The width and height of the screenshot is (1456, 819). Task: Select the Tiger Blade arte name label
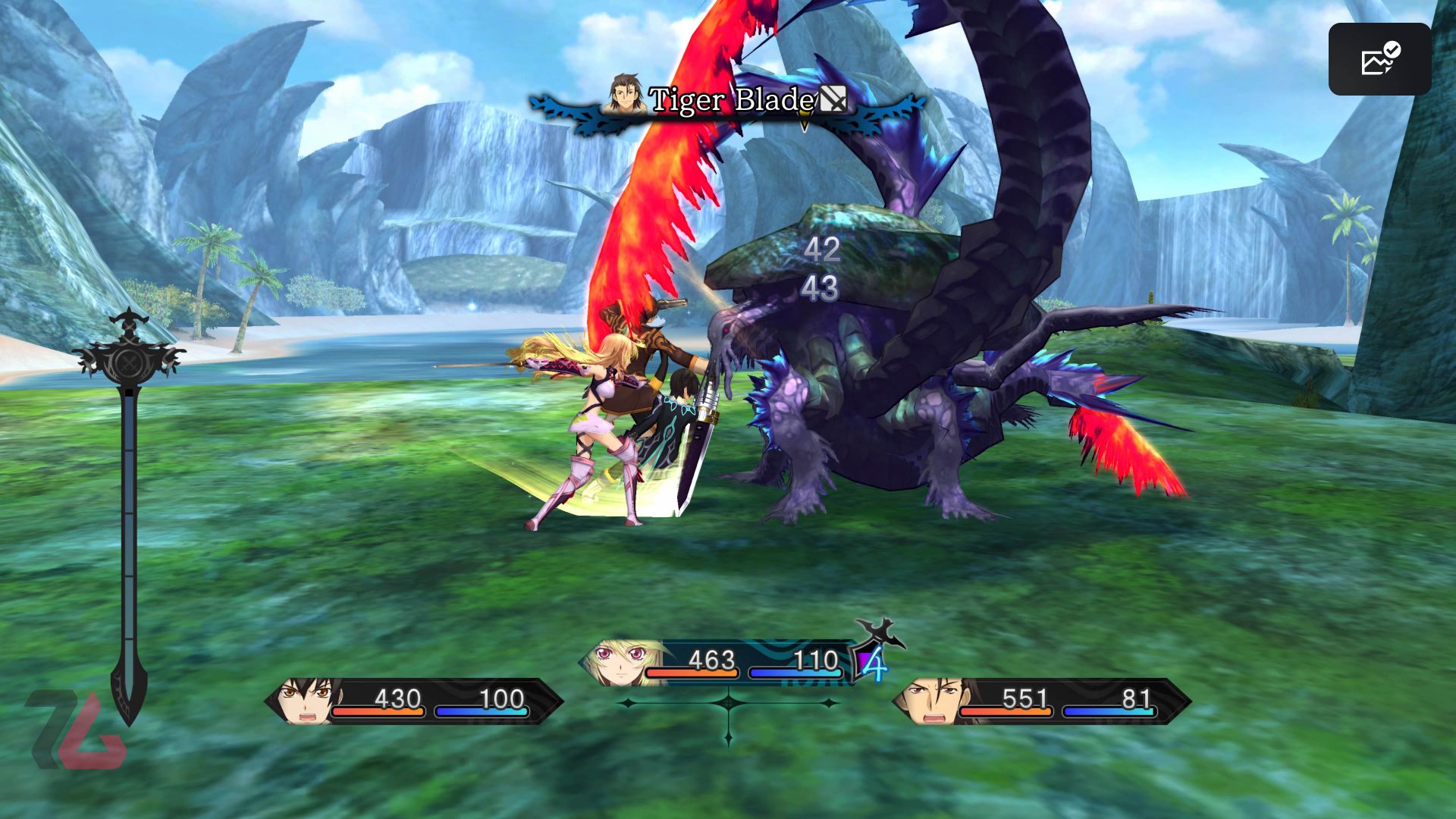(x=732, y=99)
